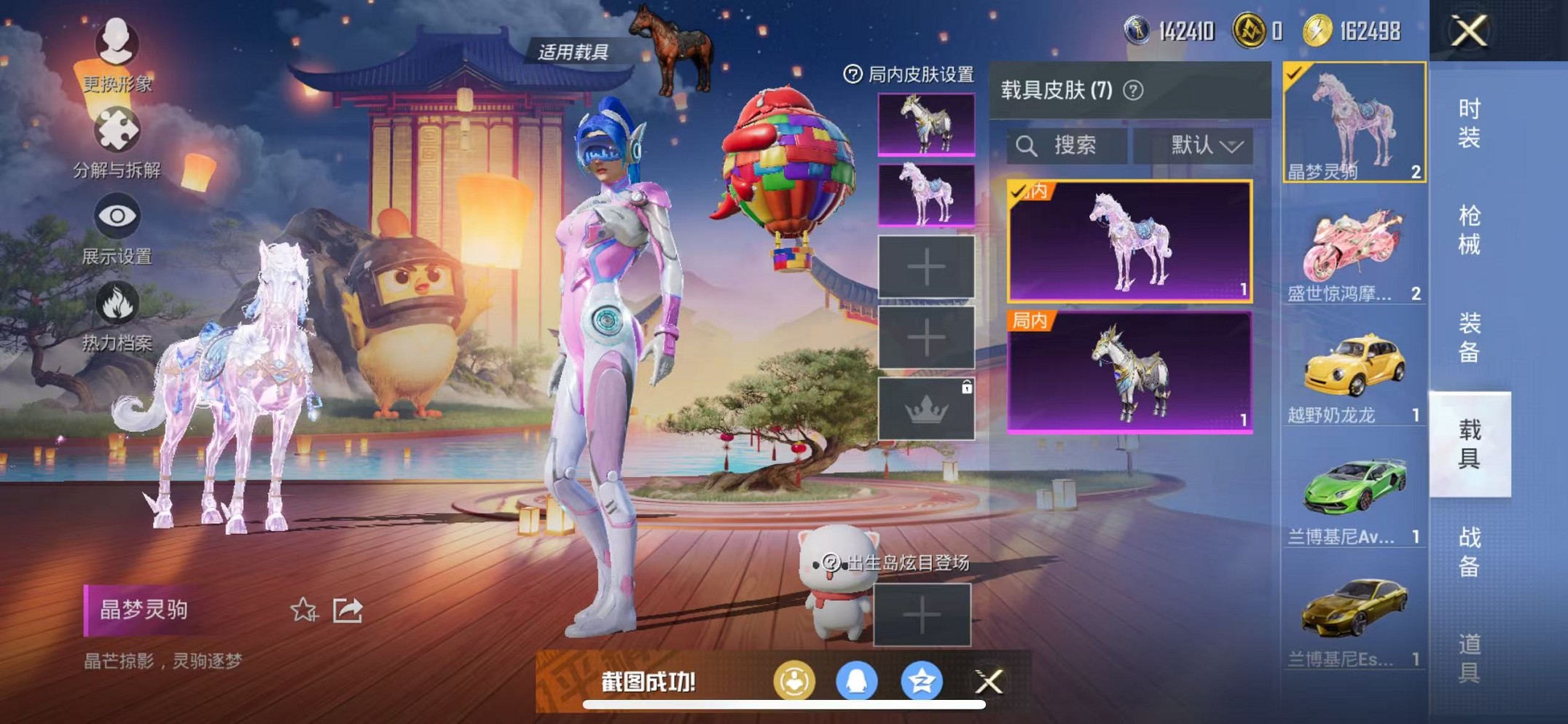Click the search magnifier to search vehicle skins
This screenshot has width=1568, height=724.
1026,146
